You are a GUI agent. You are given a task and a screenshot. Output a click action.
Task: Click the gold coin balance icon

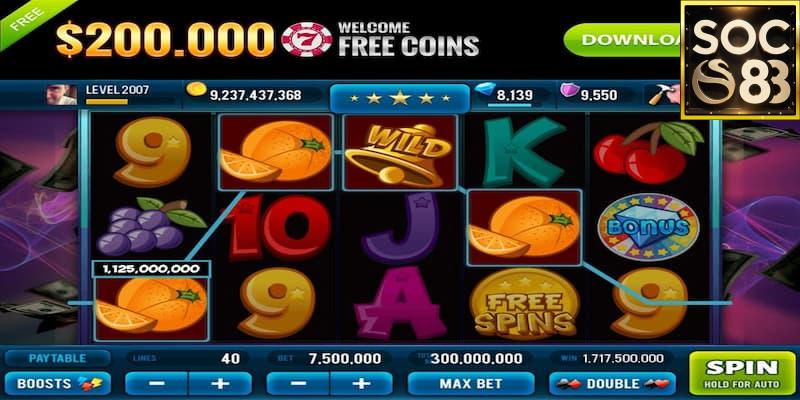(195, 94)
